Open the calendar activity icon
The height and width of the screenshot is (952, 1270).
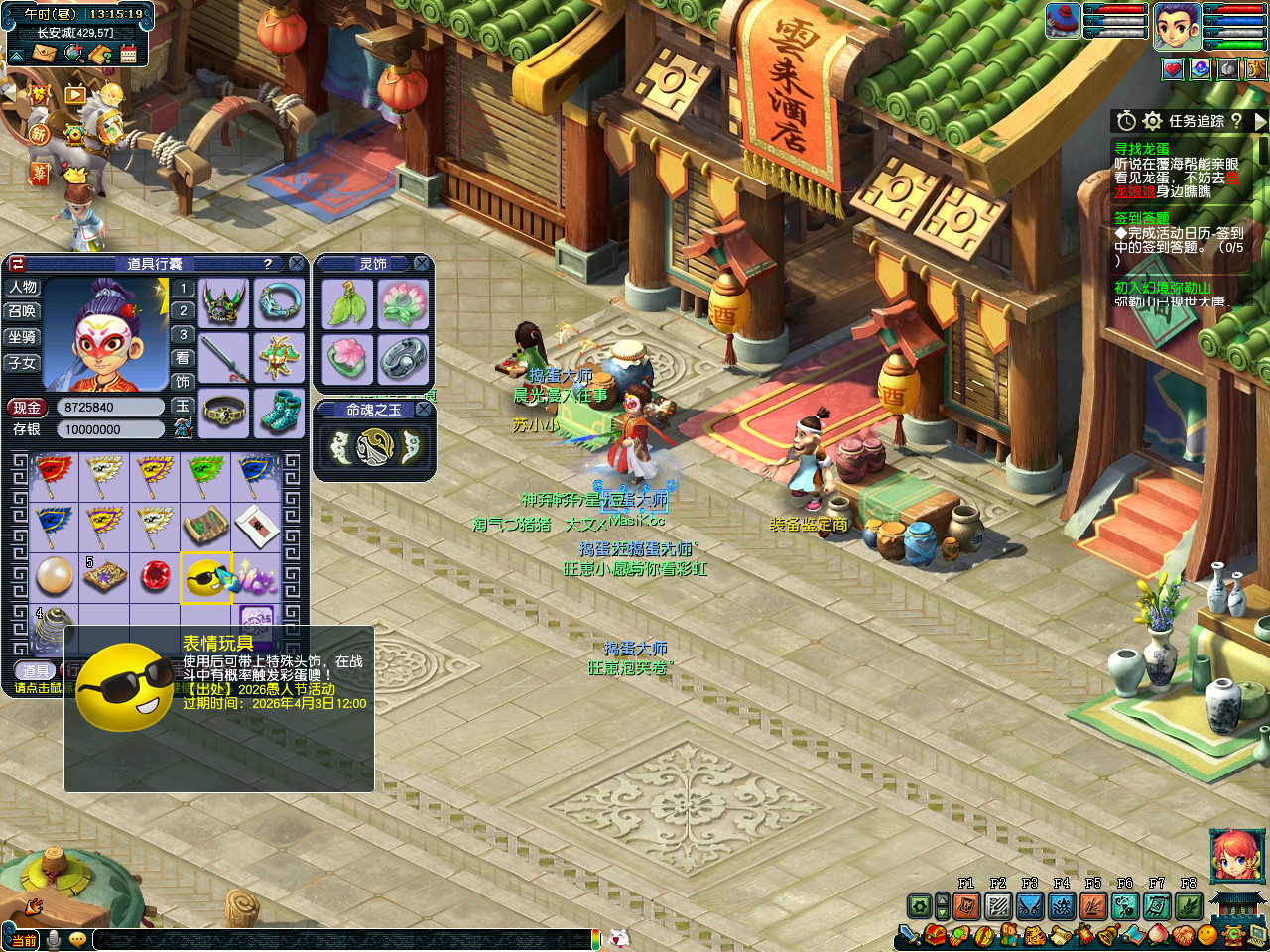click(x=128, y=54)
